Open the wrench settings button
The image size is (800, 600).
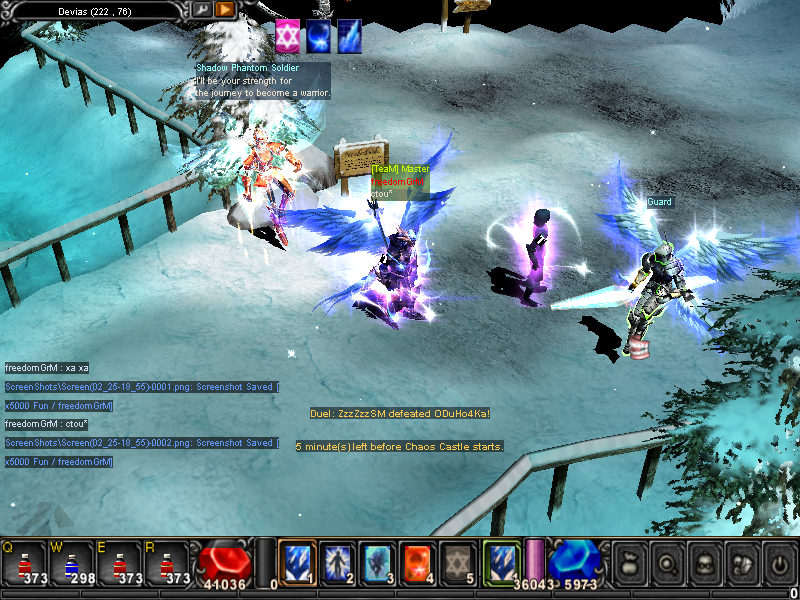(x=202, y=9)
